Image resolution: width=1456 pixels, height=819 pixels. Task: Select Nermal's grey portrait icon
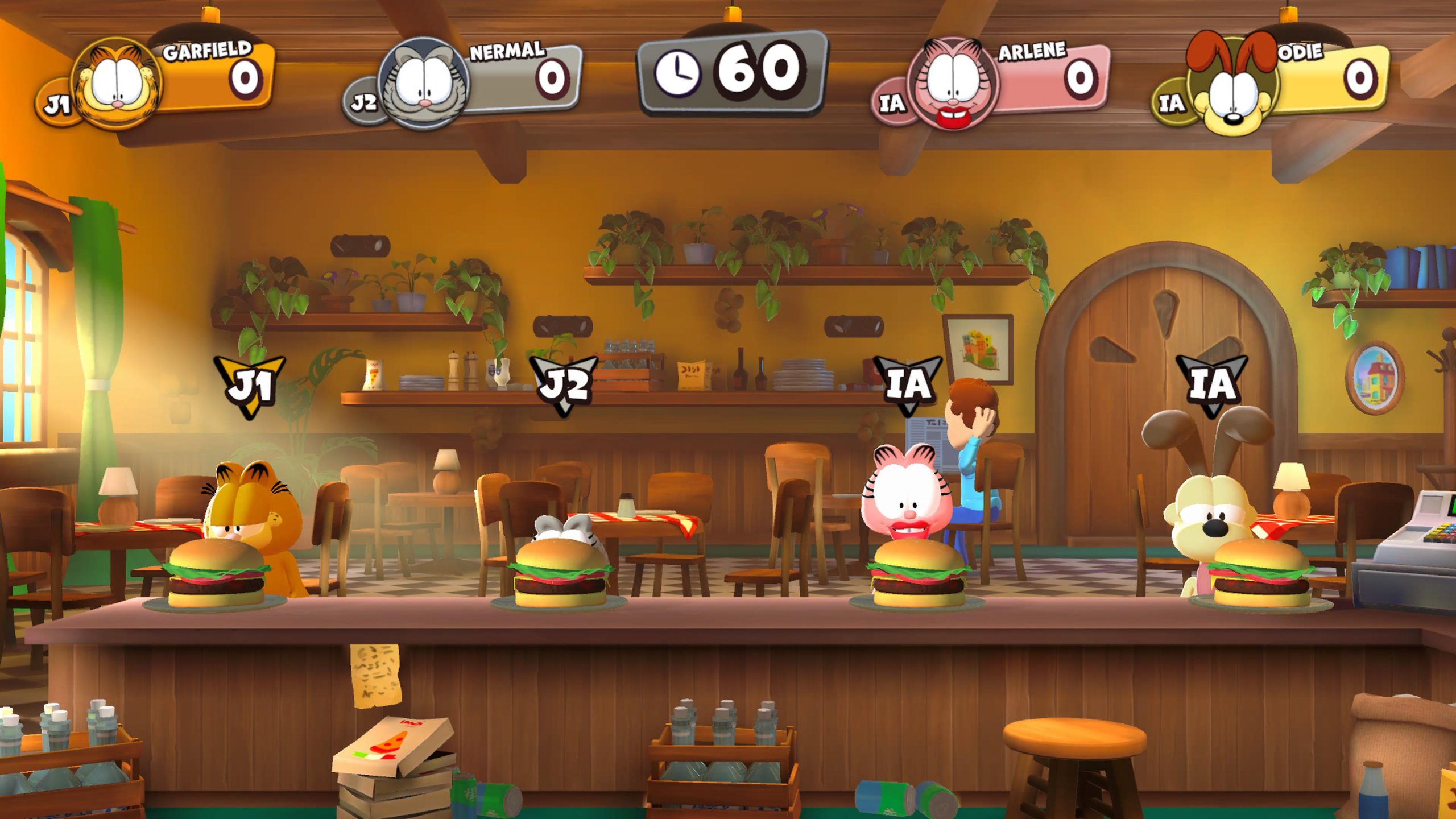point(423,84)
